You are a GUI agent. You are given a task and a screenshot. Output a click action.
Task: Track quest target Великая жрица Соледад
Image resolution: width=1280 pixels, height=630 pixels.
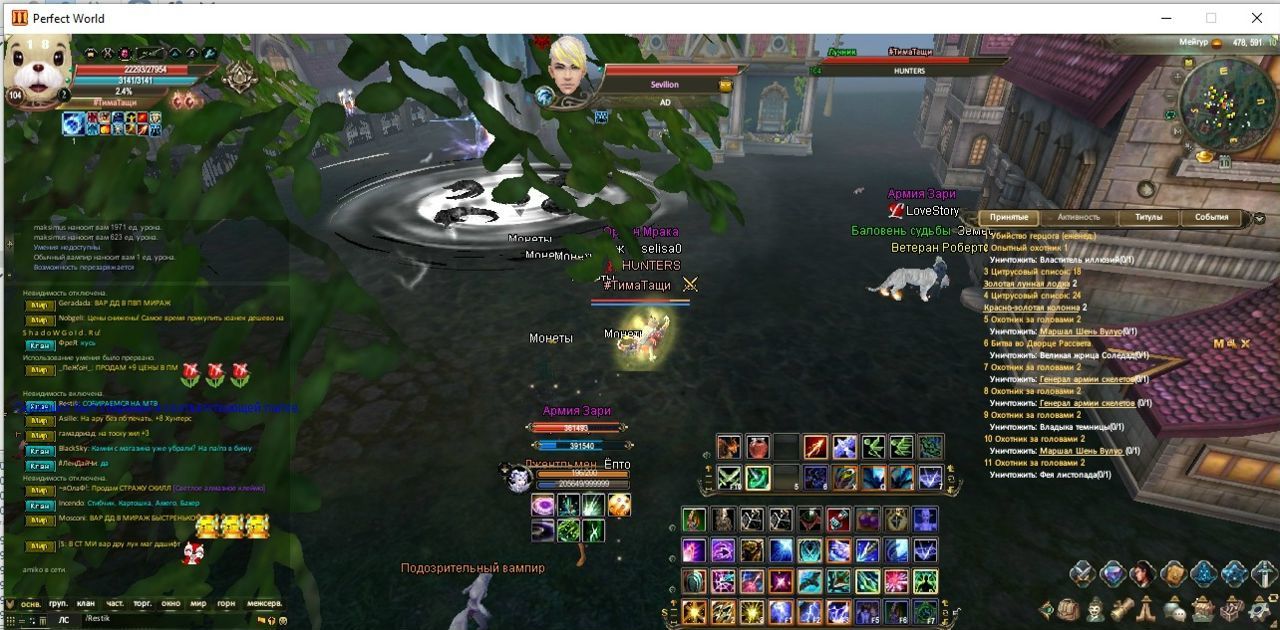coord(1088,355)
